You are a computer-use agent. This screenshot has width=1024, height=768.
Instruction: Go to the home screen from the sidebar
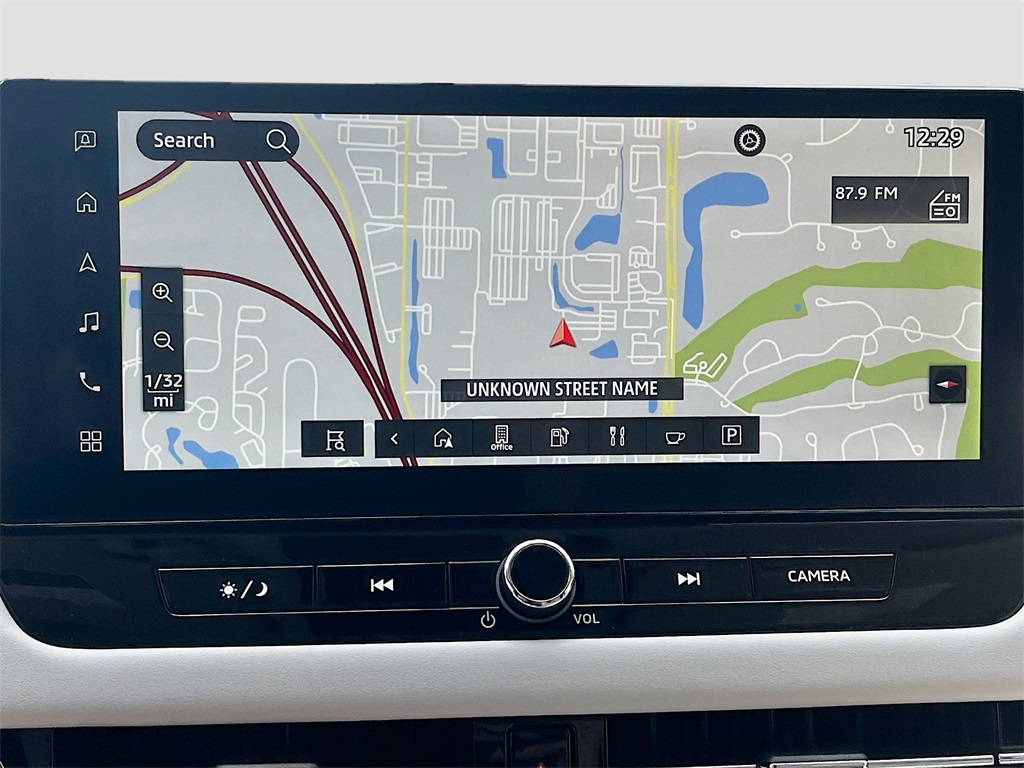pos(87,202)
